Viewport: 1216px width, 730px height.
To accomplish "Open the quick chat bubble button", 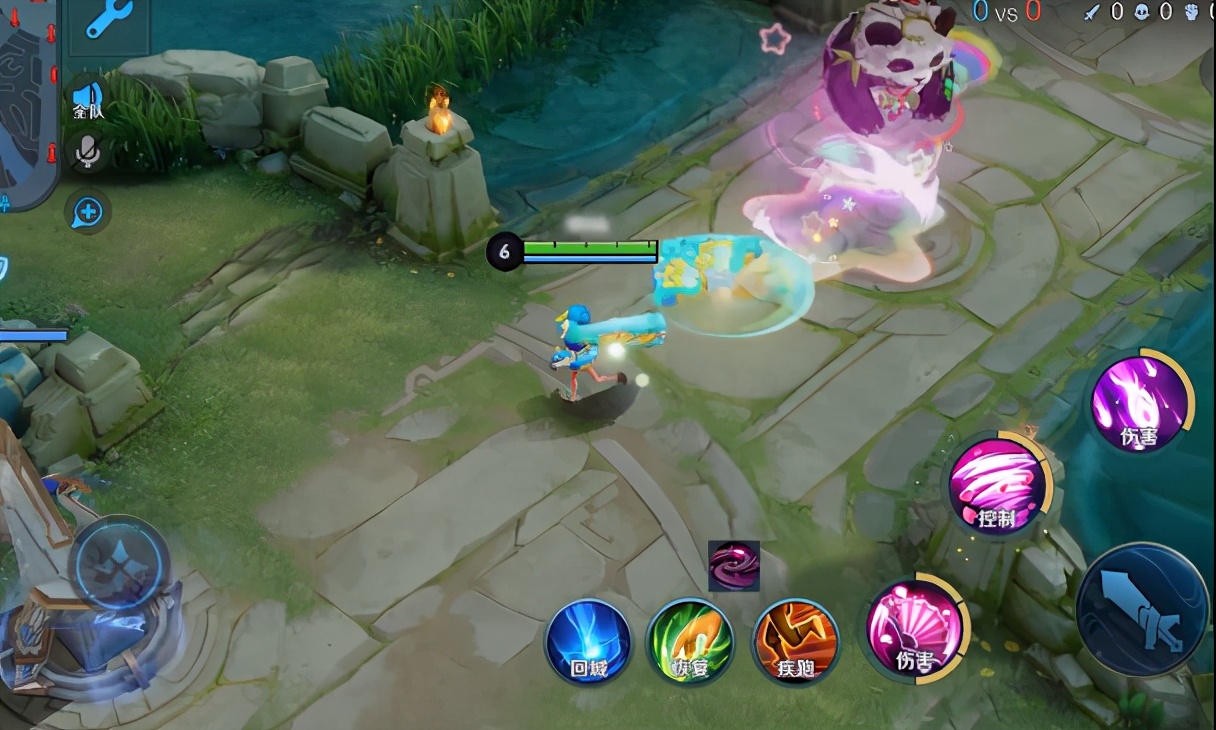I will pyautogui.click(x=88, y=211).
